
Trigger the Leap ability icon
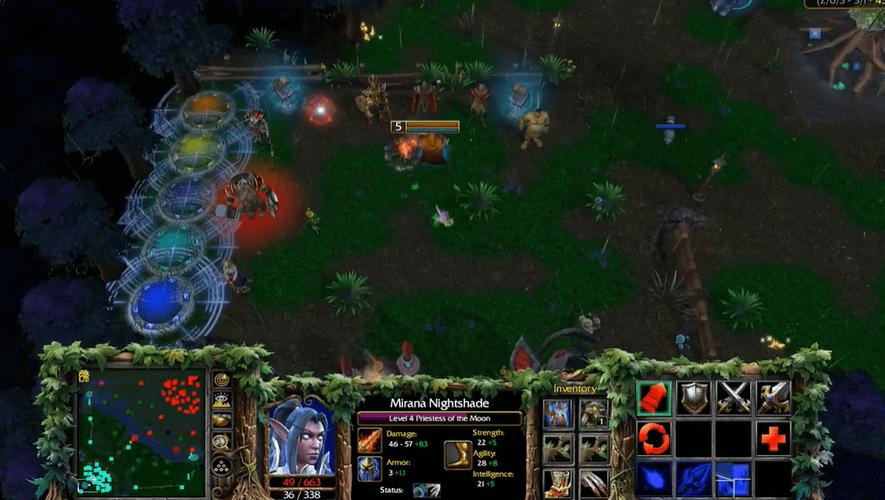point(733,478)
